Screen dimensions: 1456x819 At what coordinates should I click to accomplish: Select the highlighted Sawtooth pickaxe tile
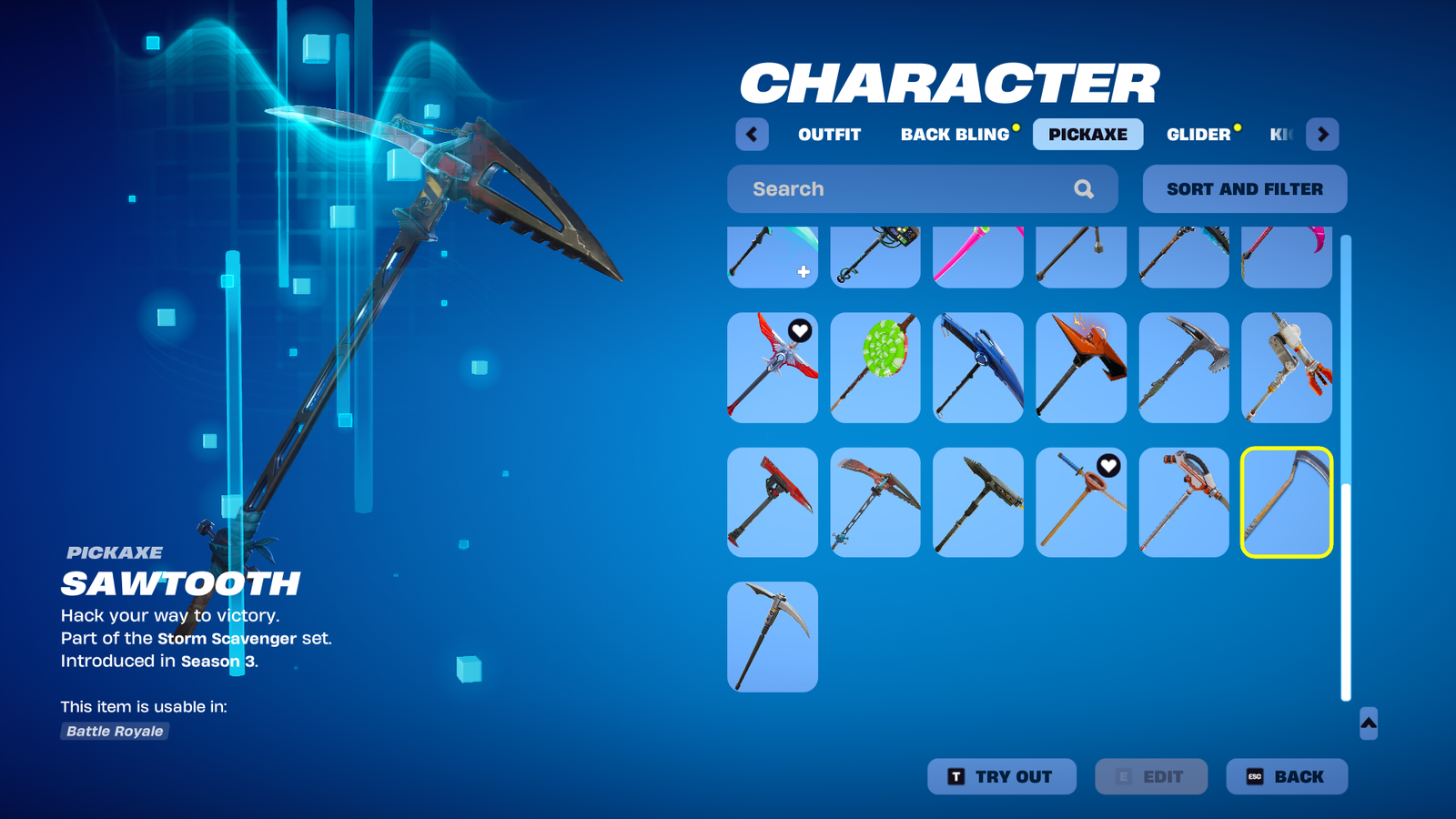[x=1287, y=502]
